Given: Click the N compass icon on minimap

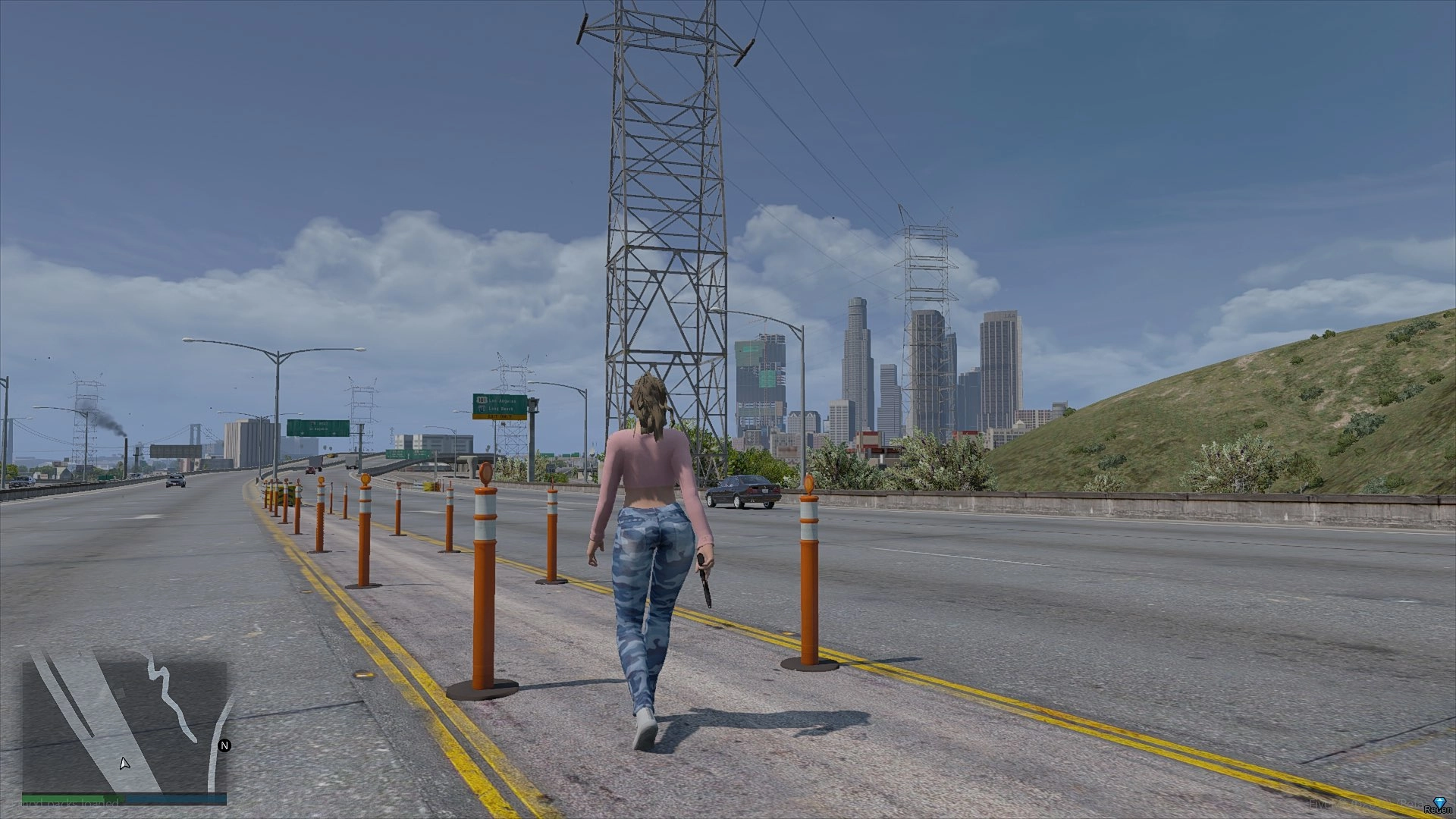Looking at the screenshot, I should [224, 747].
